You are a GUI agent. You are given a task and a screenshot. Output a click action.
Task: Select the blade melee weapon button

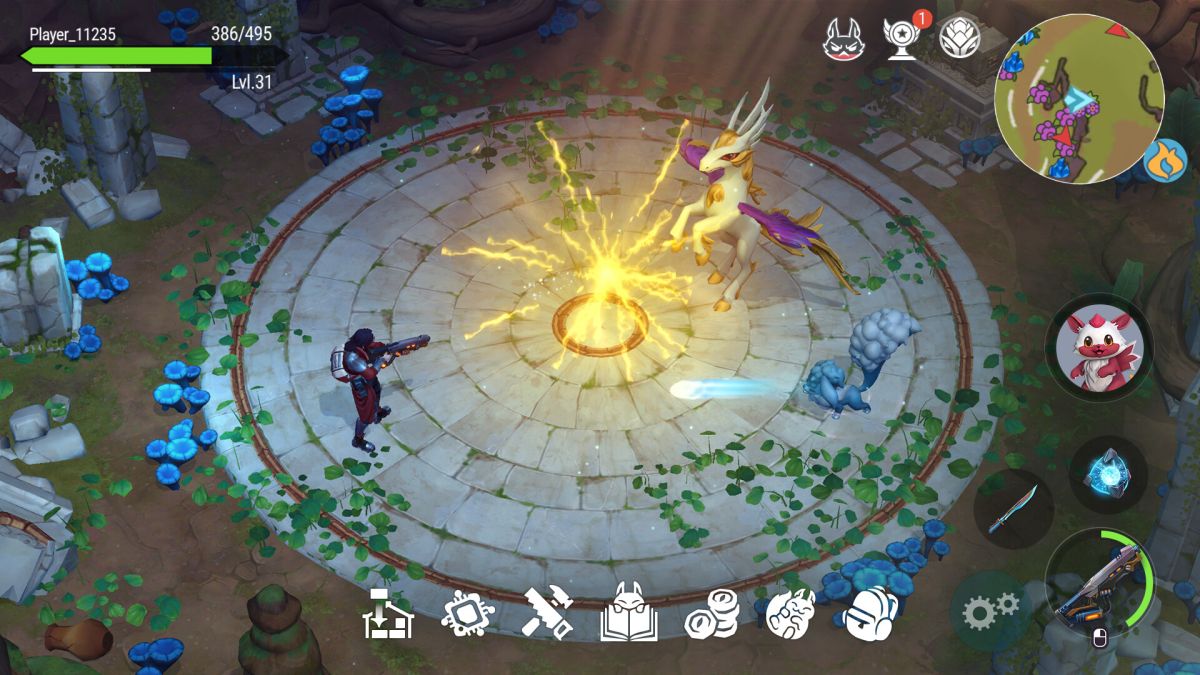coord(1012,509)
